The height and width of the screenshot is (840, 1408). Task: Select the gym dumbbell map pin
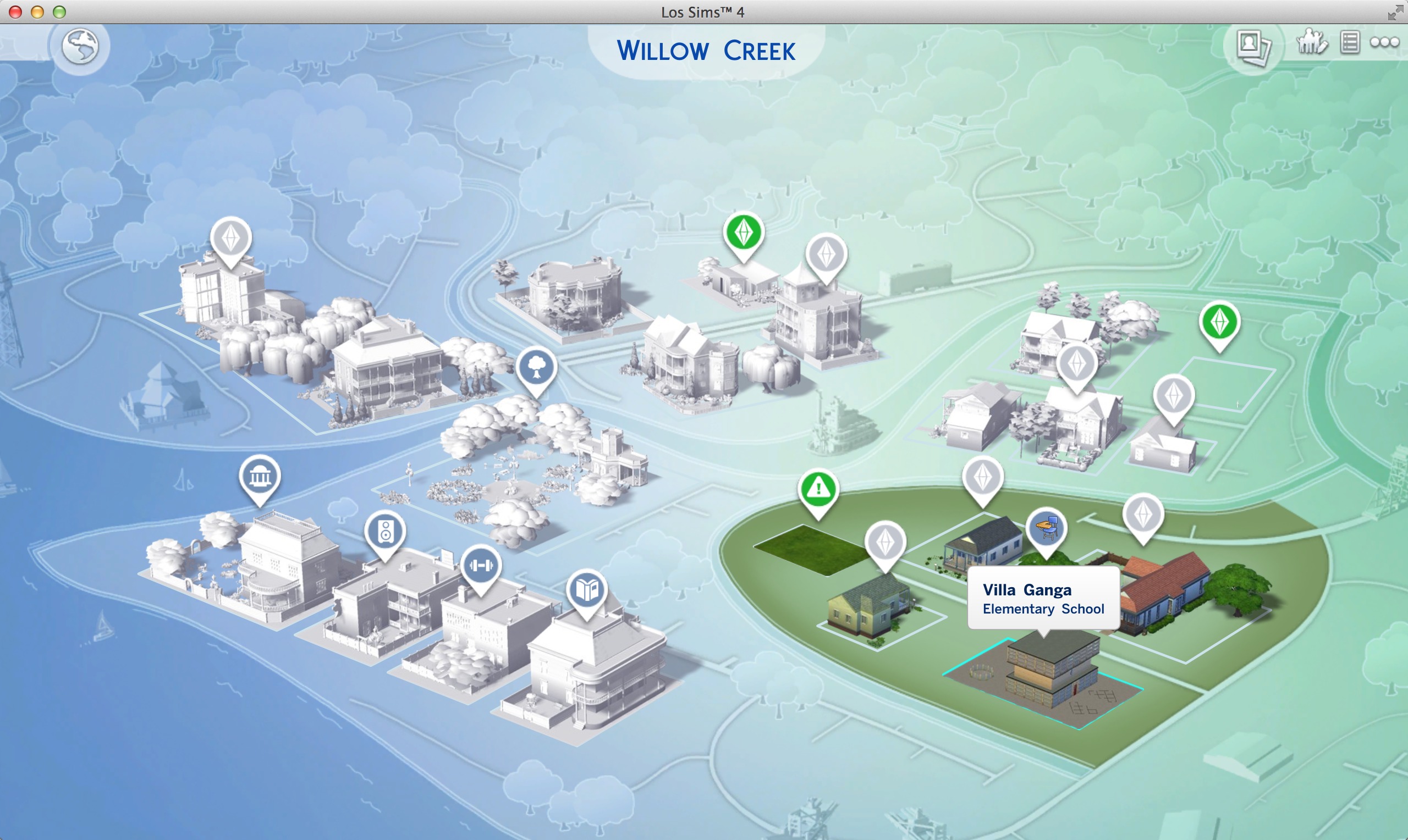pos(481,565)
